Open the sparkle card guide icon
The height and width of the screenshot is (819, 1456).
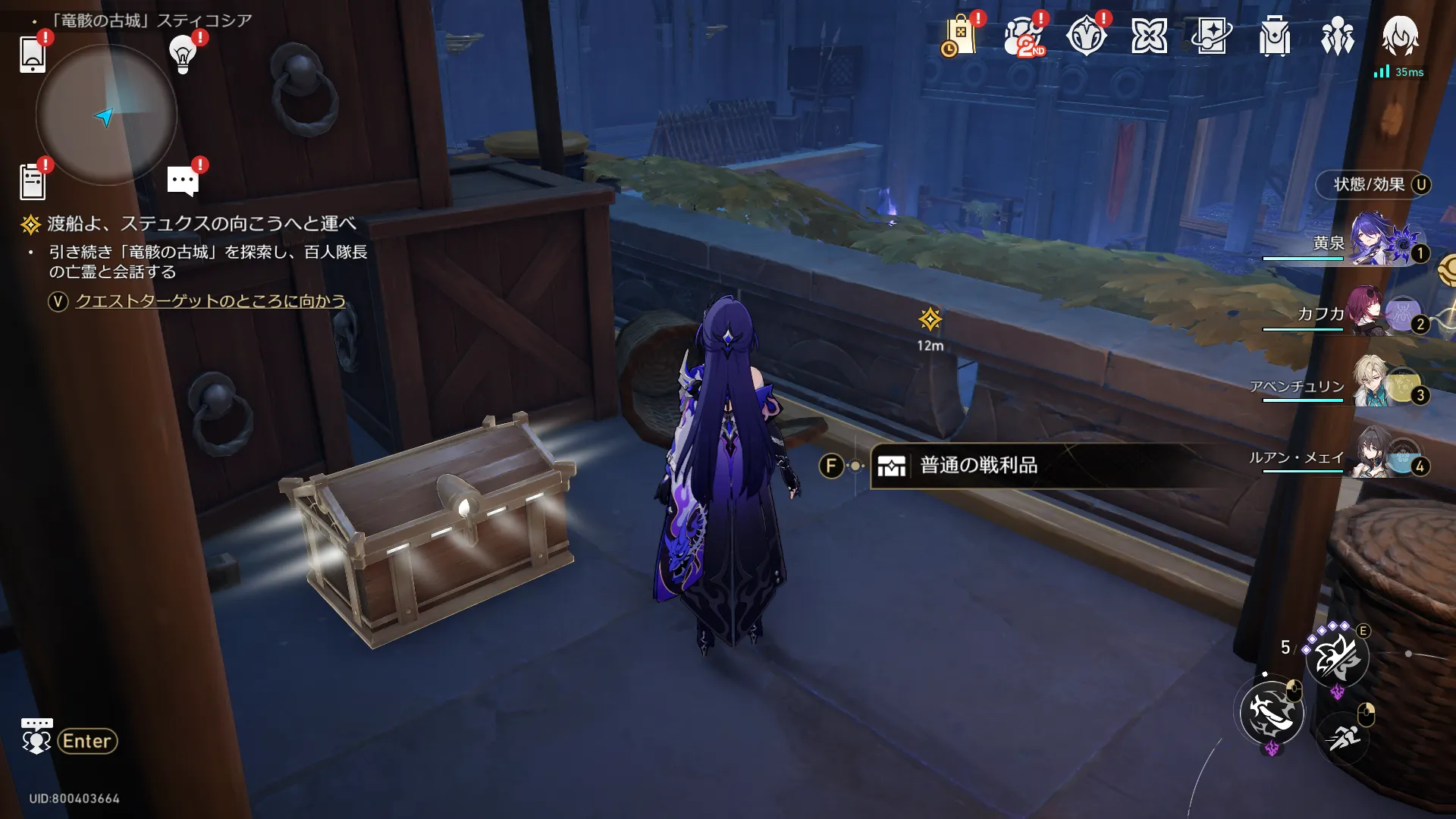(1212, 36)
